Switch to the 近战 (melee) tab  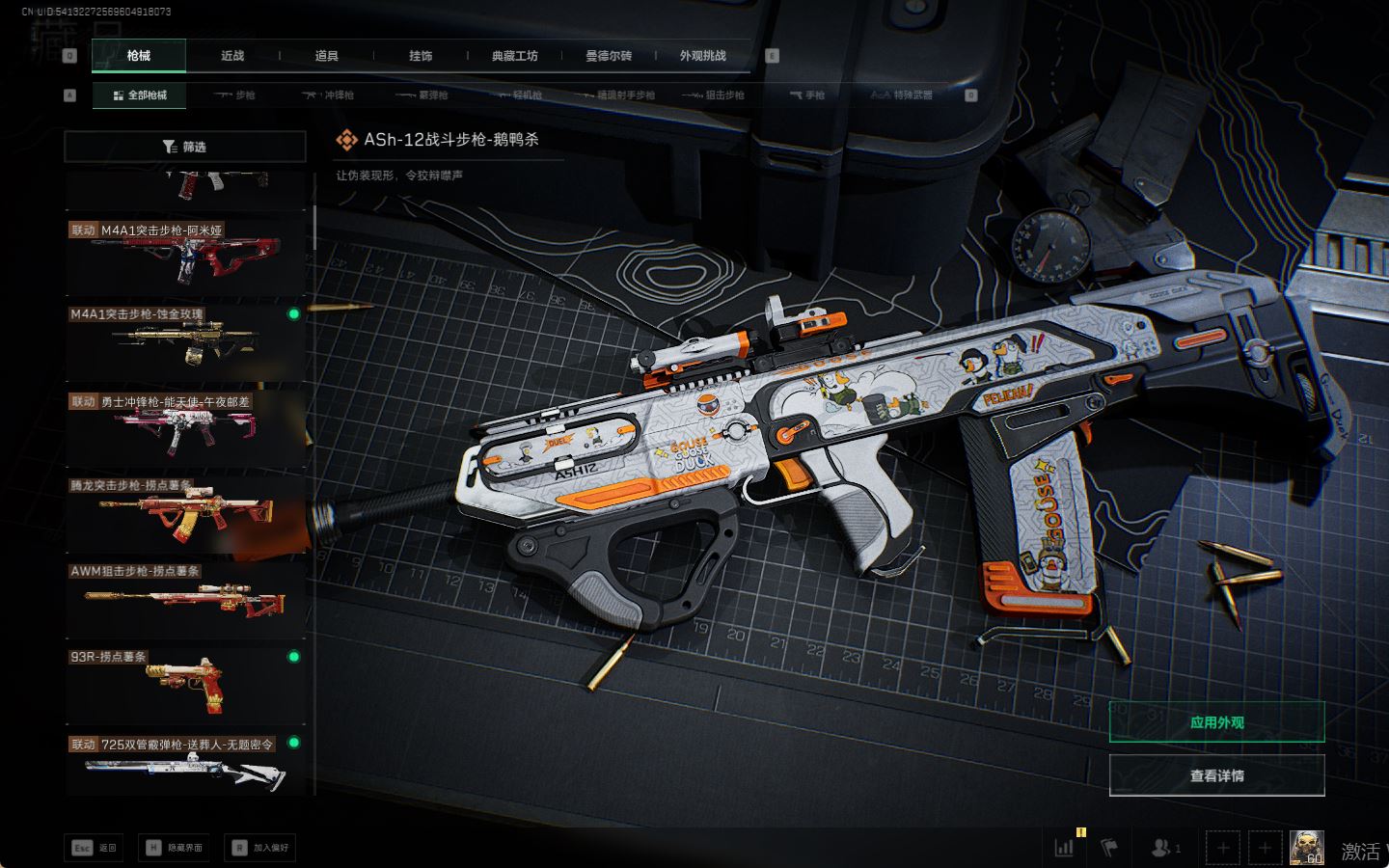232,56
